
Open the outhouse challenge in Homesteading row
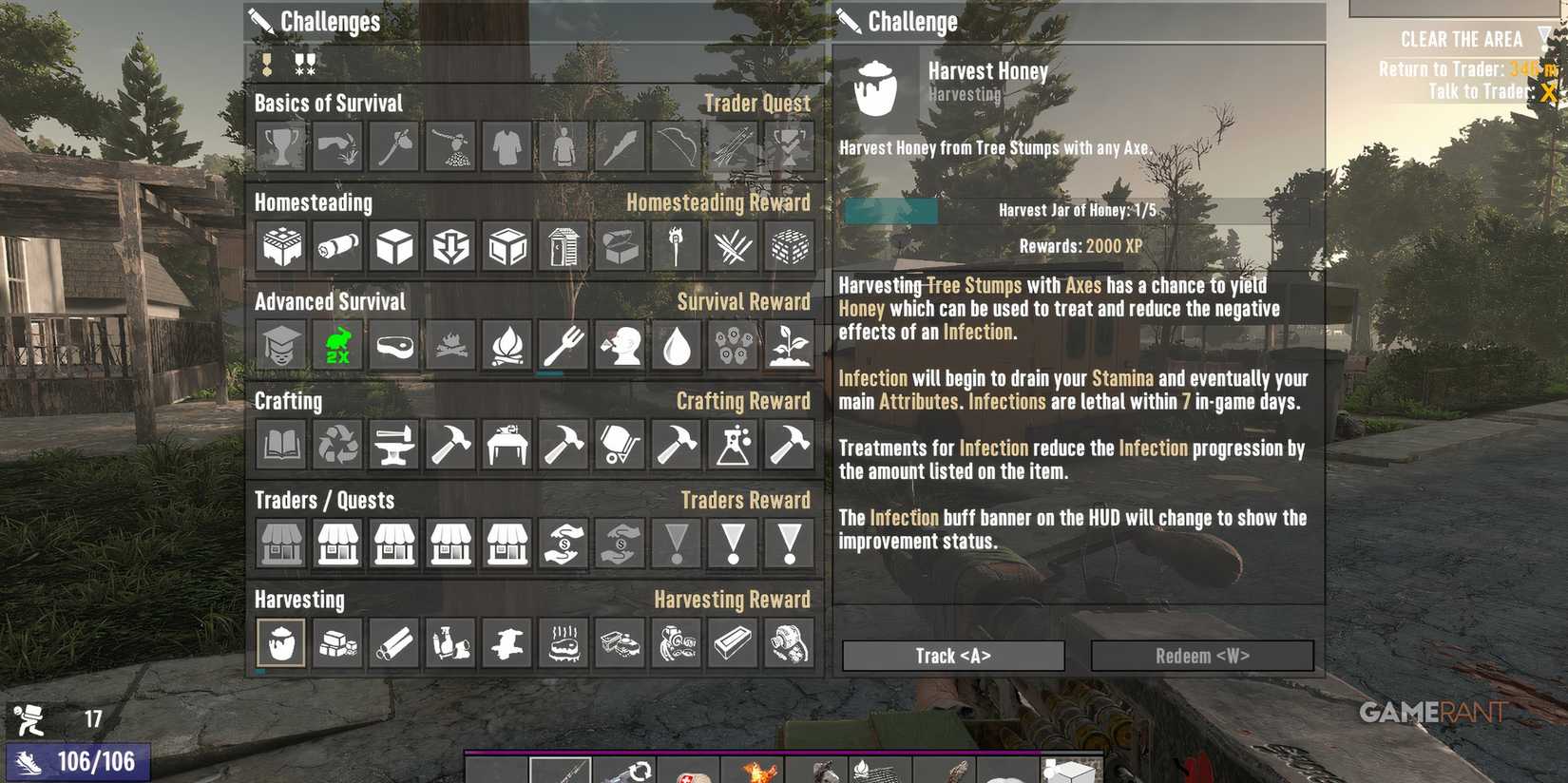click(x=563, y=245)
